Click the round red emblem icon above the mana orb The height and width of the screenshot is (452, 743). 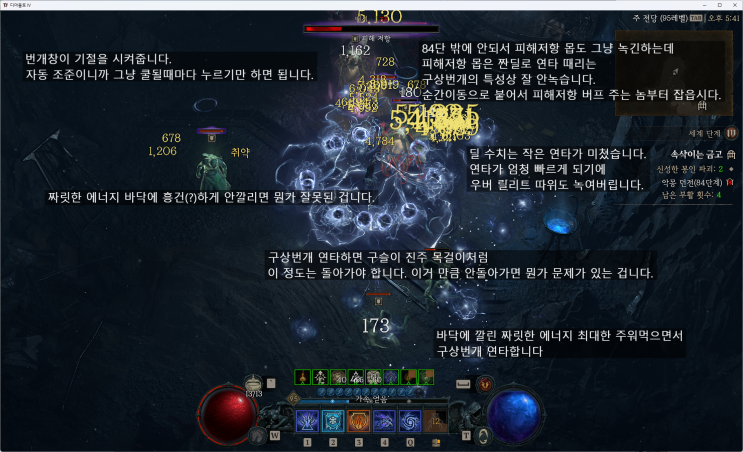[485, 383]
